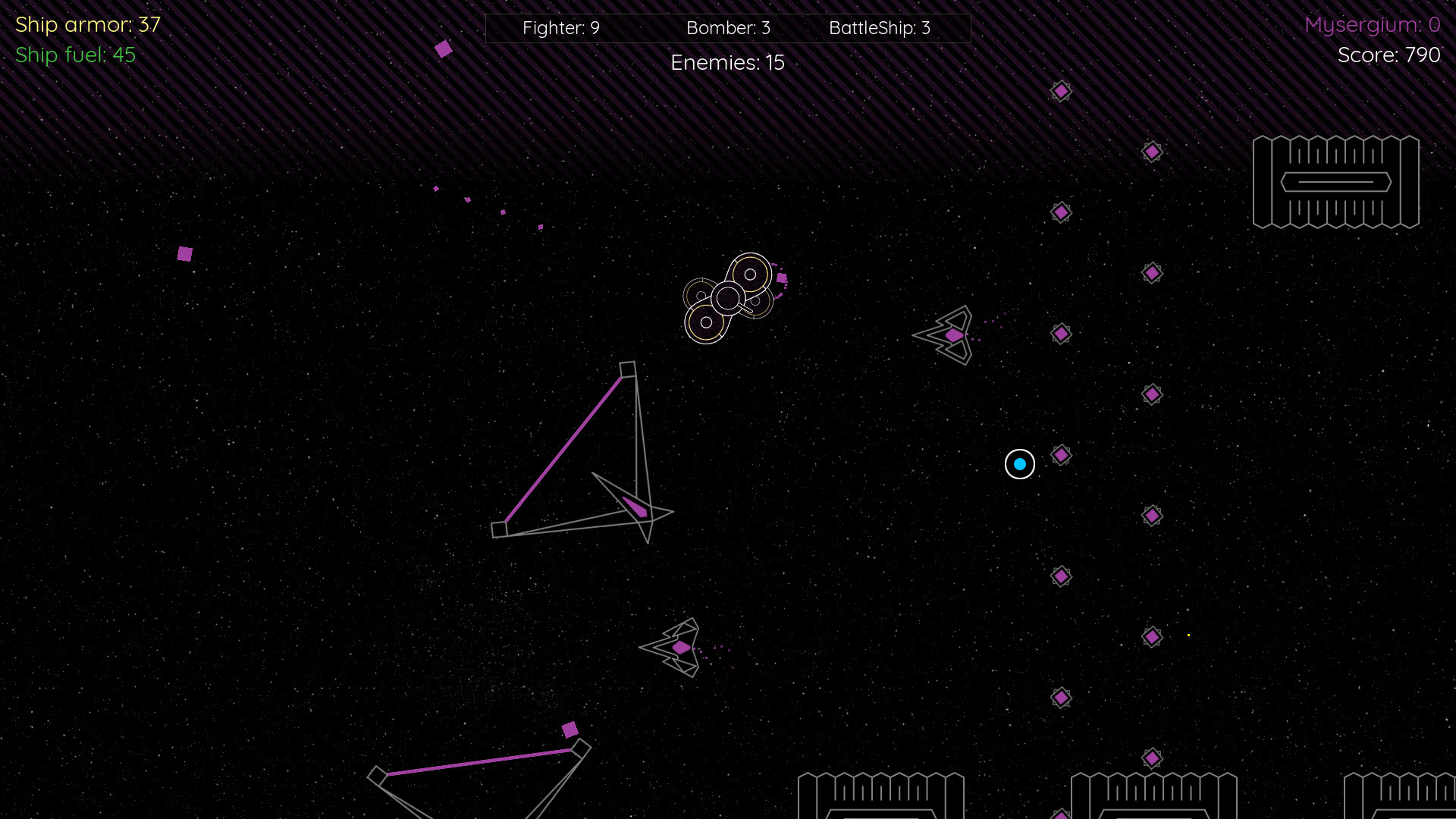Select the white player ship with circular engines
1456x819 pixels.
(x=730, y=297)
